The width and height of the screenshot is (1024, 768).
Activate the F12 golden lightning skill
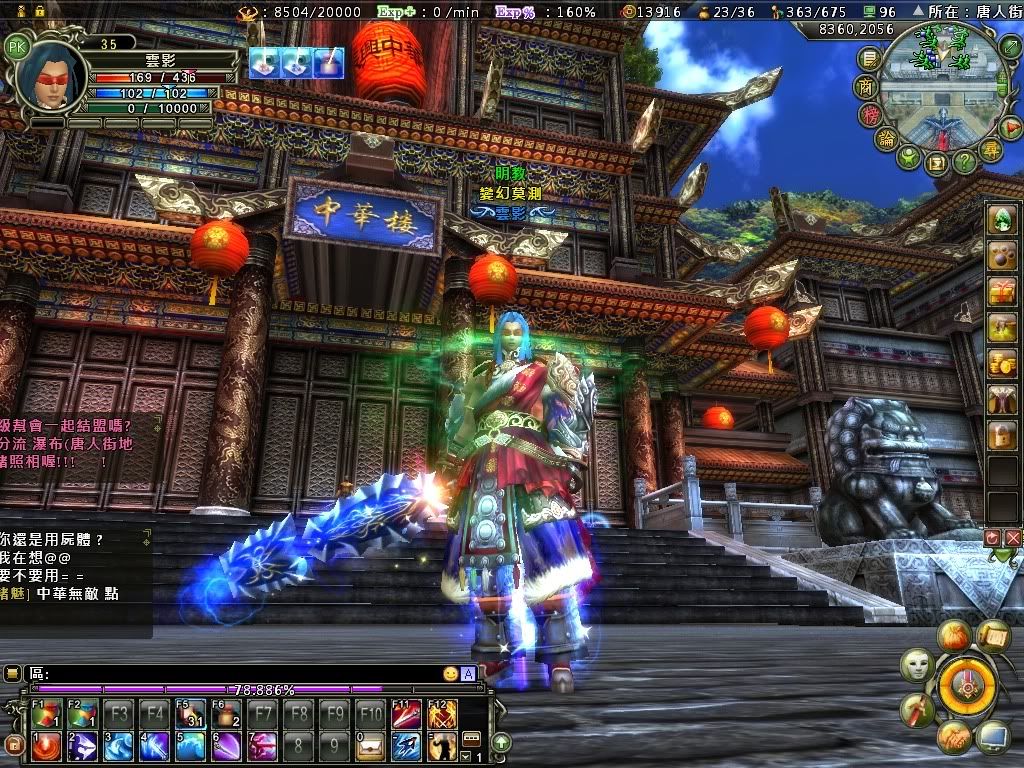point(443,715)
